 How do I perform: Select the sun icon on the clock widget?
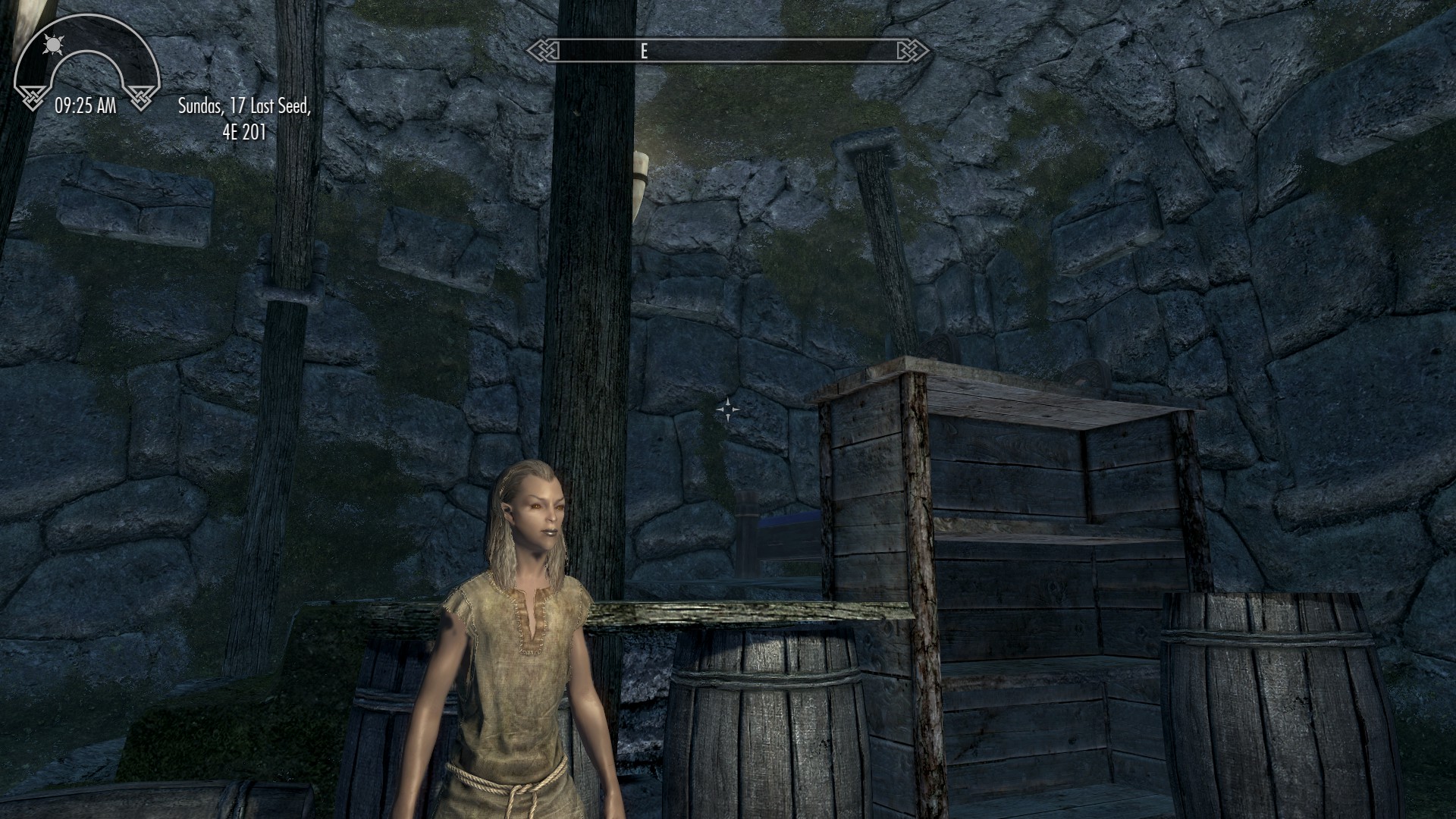click(52, 45)
